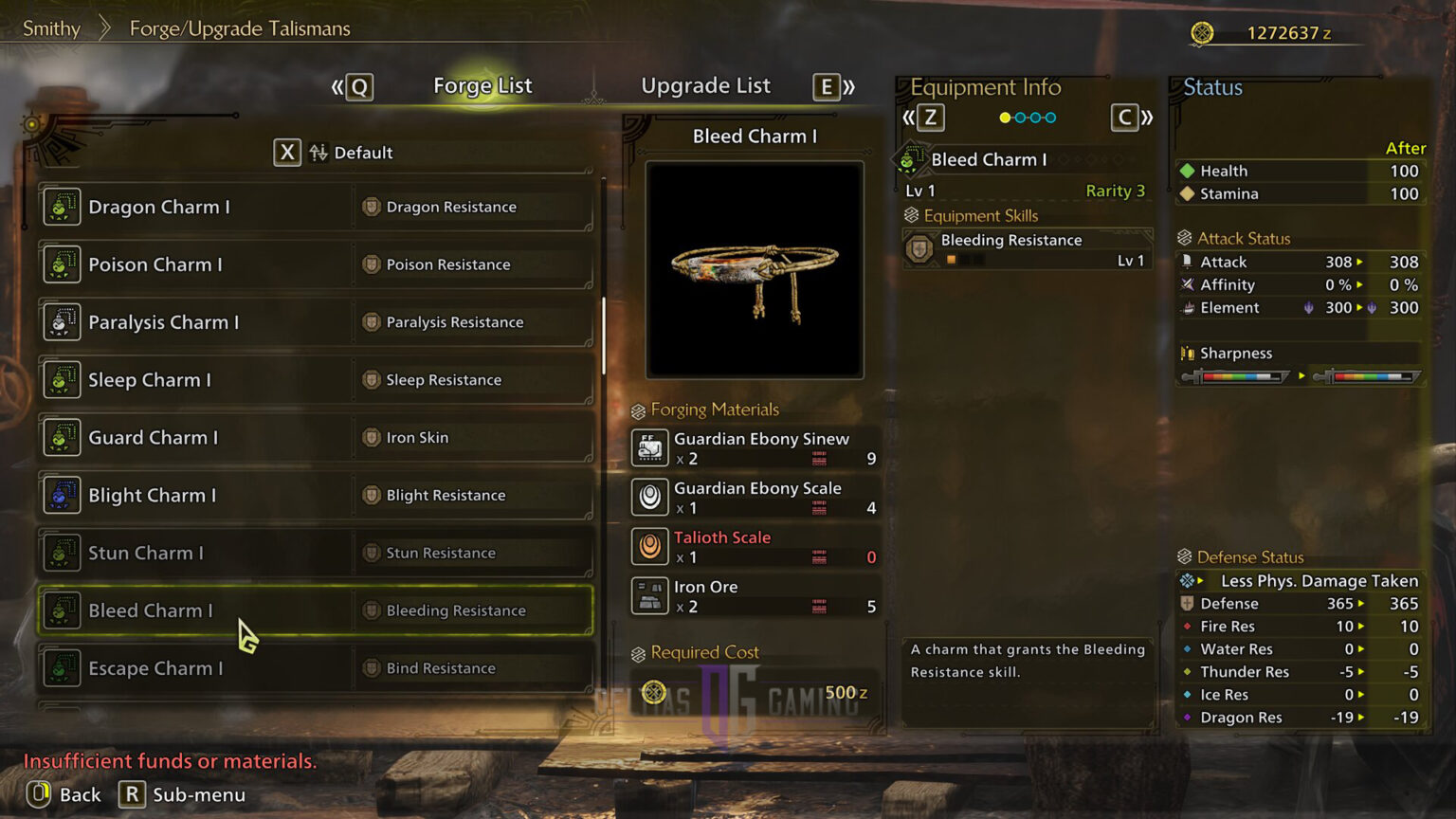
Task: Select Dragon Charm I from the list
Action: point(316,207)
